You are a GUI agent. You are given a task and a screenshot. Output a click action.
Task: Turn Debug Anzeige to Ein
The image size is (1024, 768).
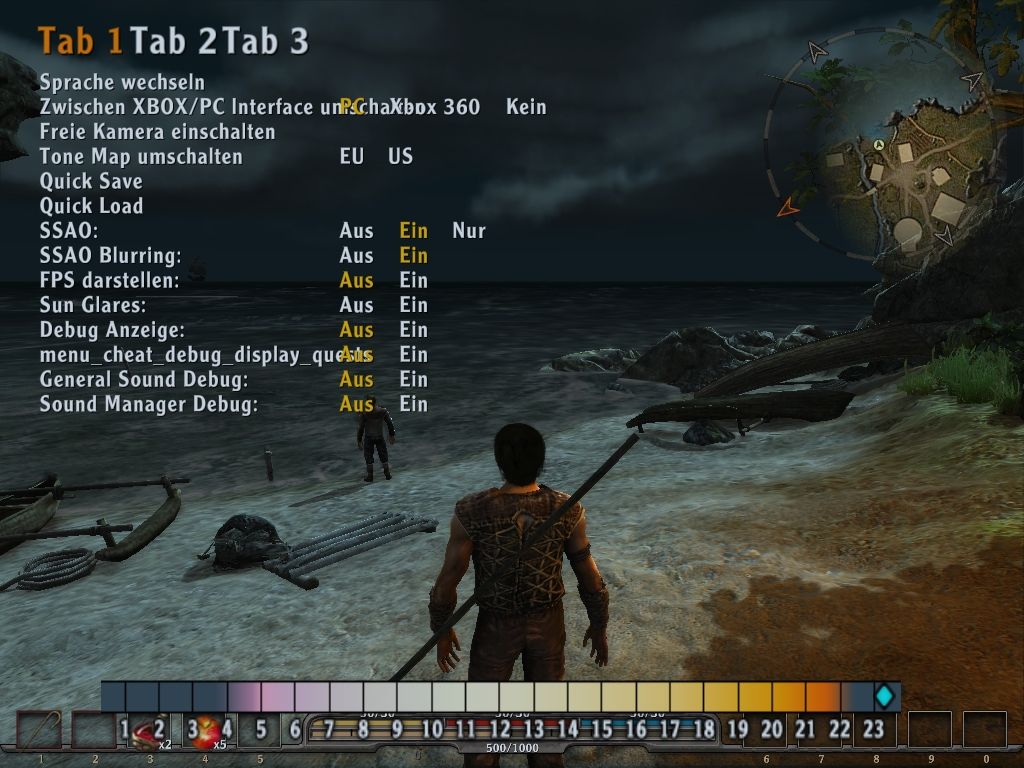(413, 330)
